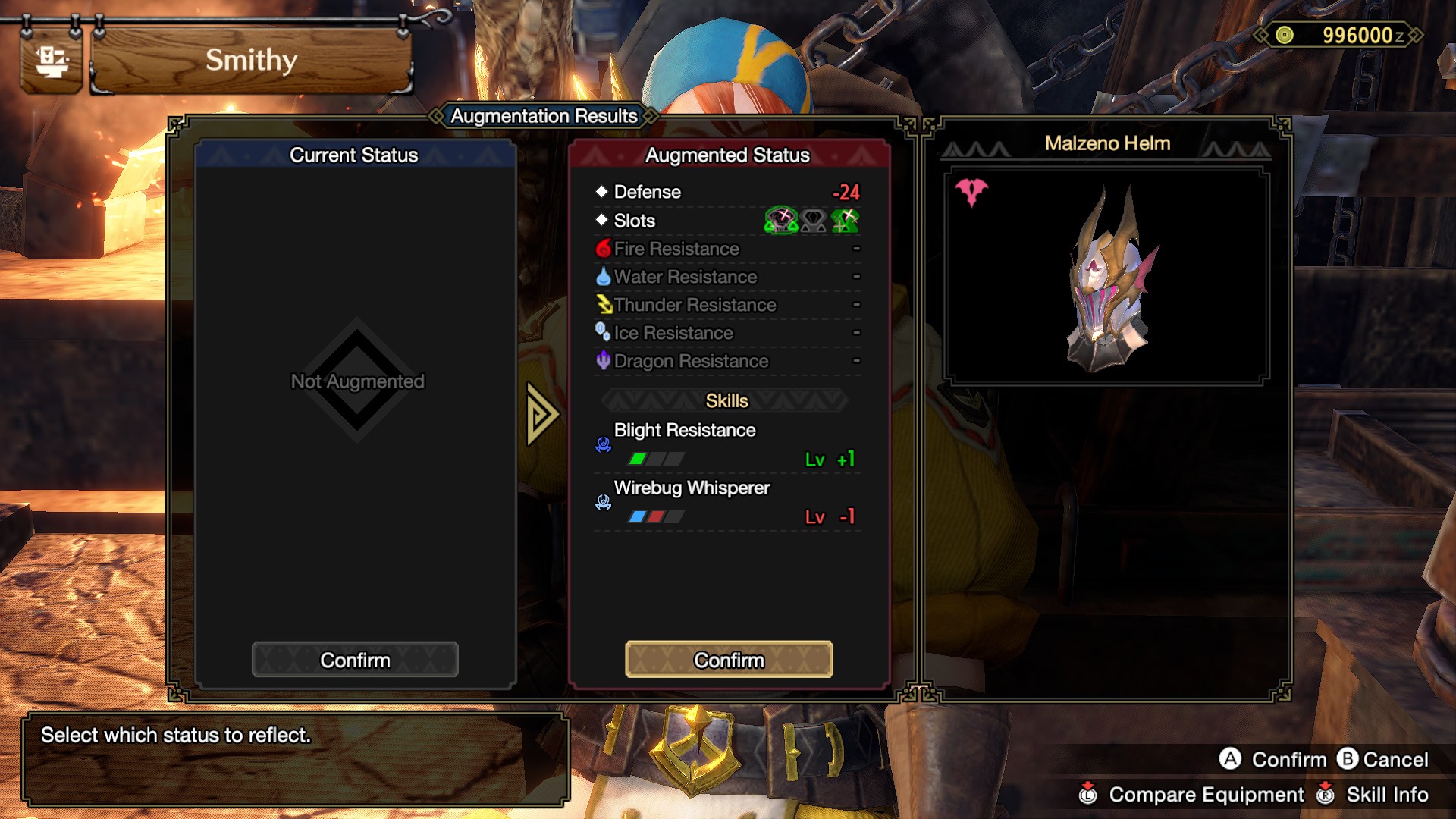This screenshot has height=819, width=1456.
Task: Click the Malzeno Helm preview image
Action: 1106,278
